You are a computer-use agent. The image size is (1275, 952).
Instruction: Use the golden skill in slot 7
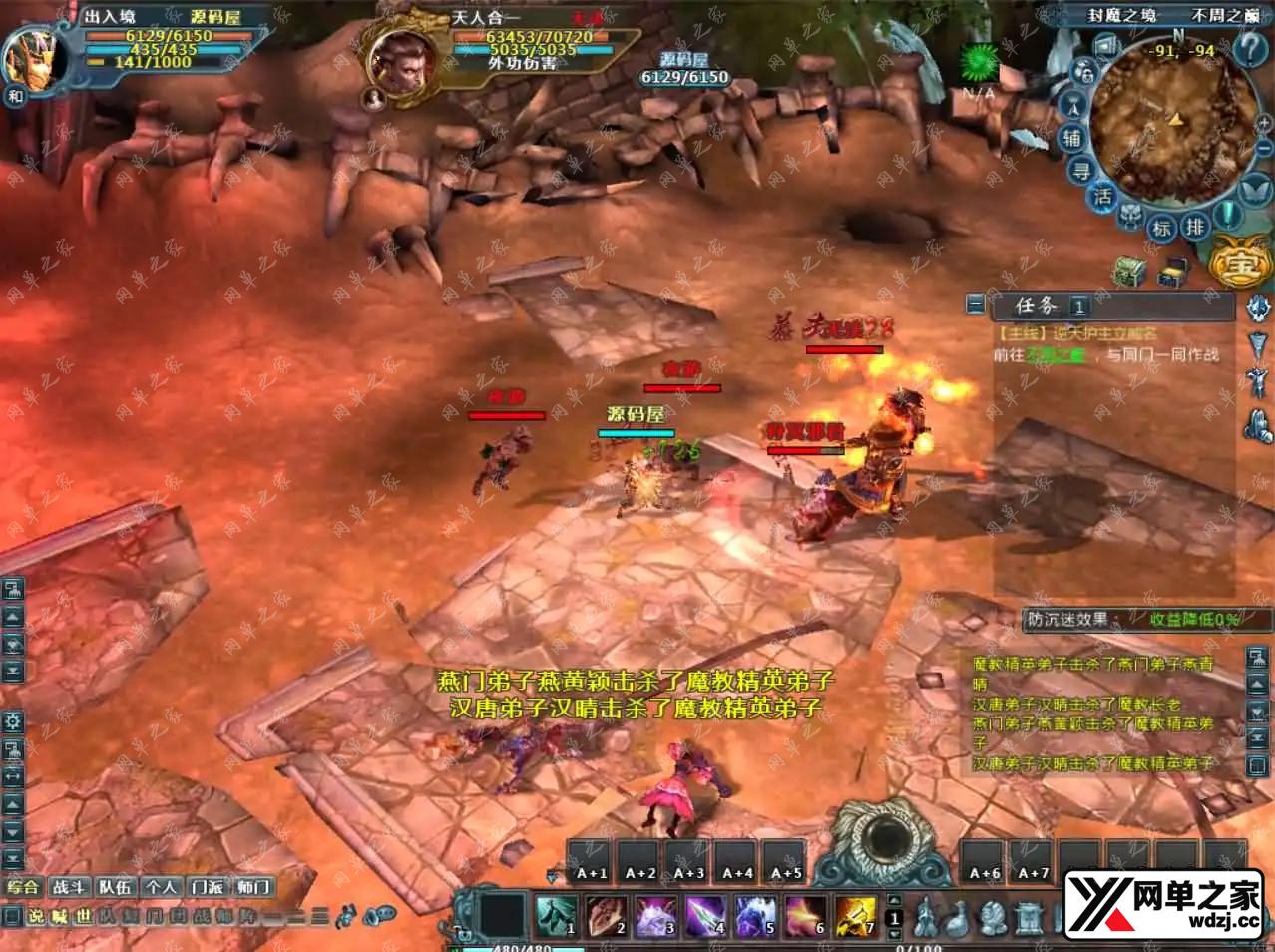pyautogui.click(x=855, y=915)
